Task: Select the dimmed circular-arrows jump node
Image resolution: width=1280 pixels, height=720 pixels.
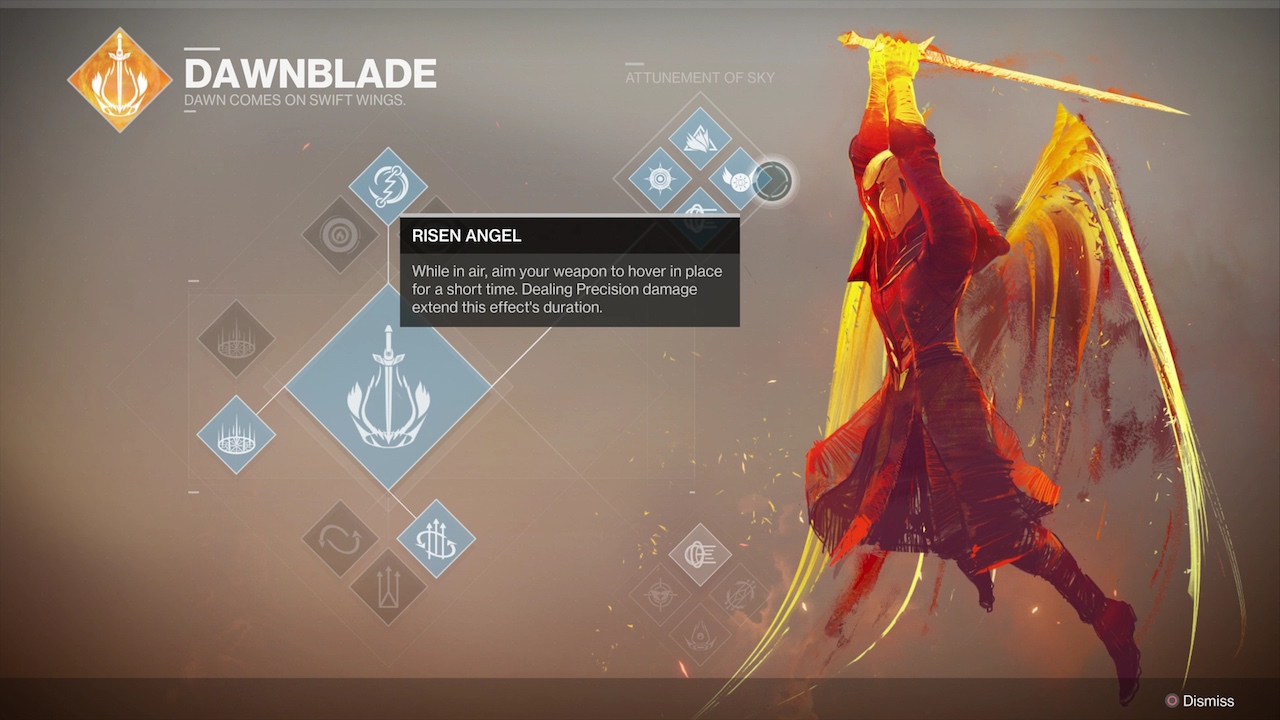Action: tap(340, 539)
